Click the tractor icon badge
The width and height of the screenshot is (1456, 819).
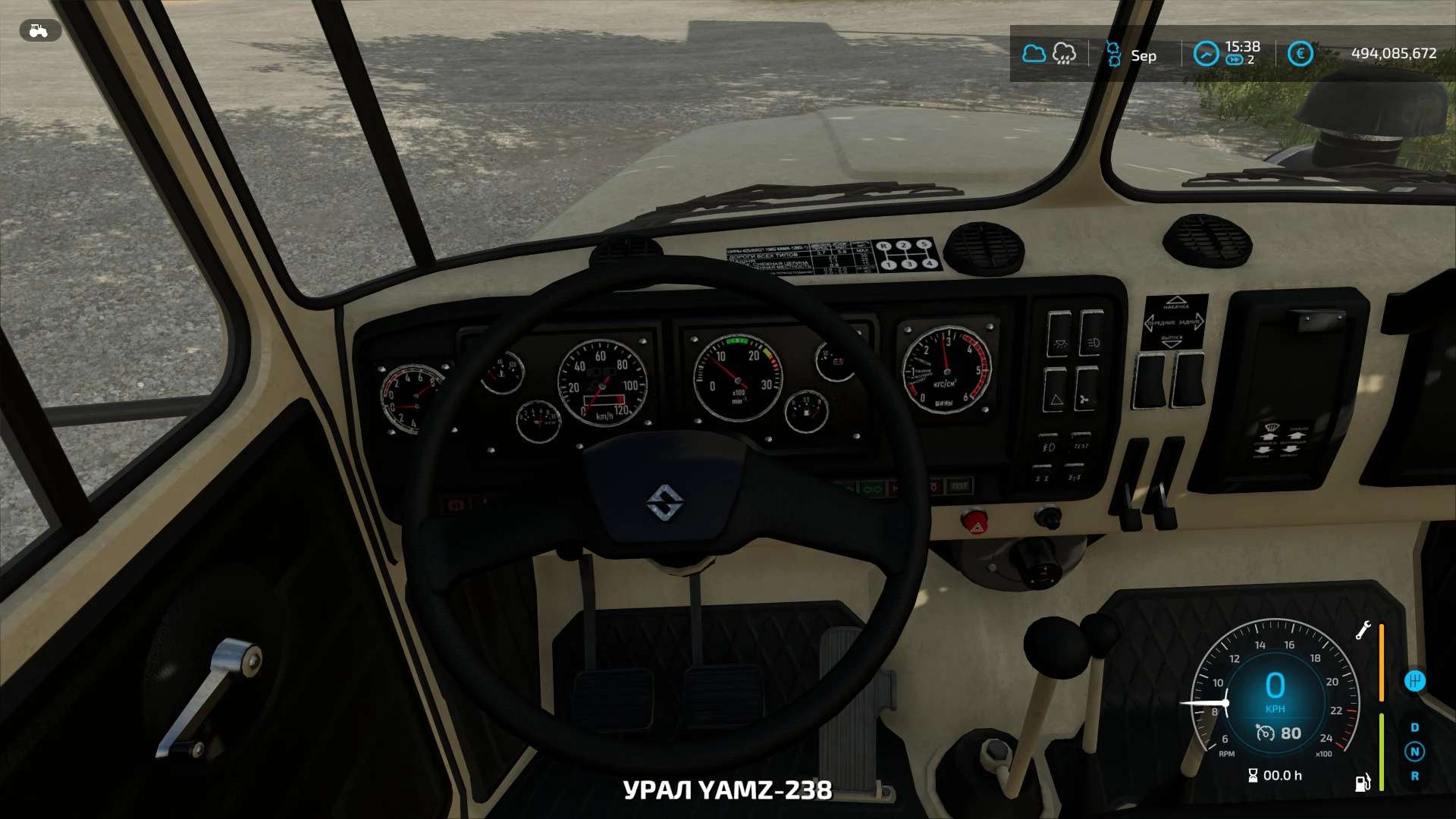tap(39, 30)
